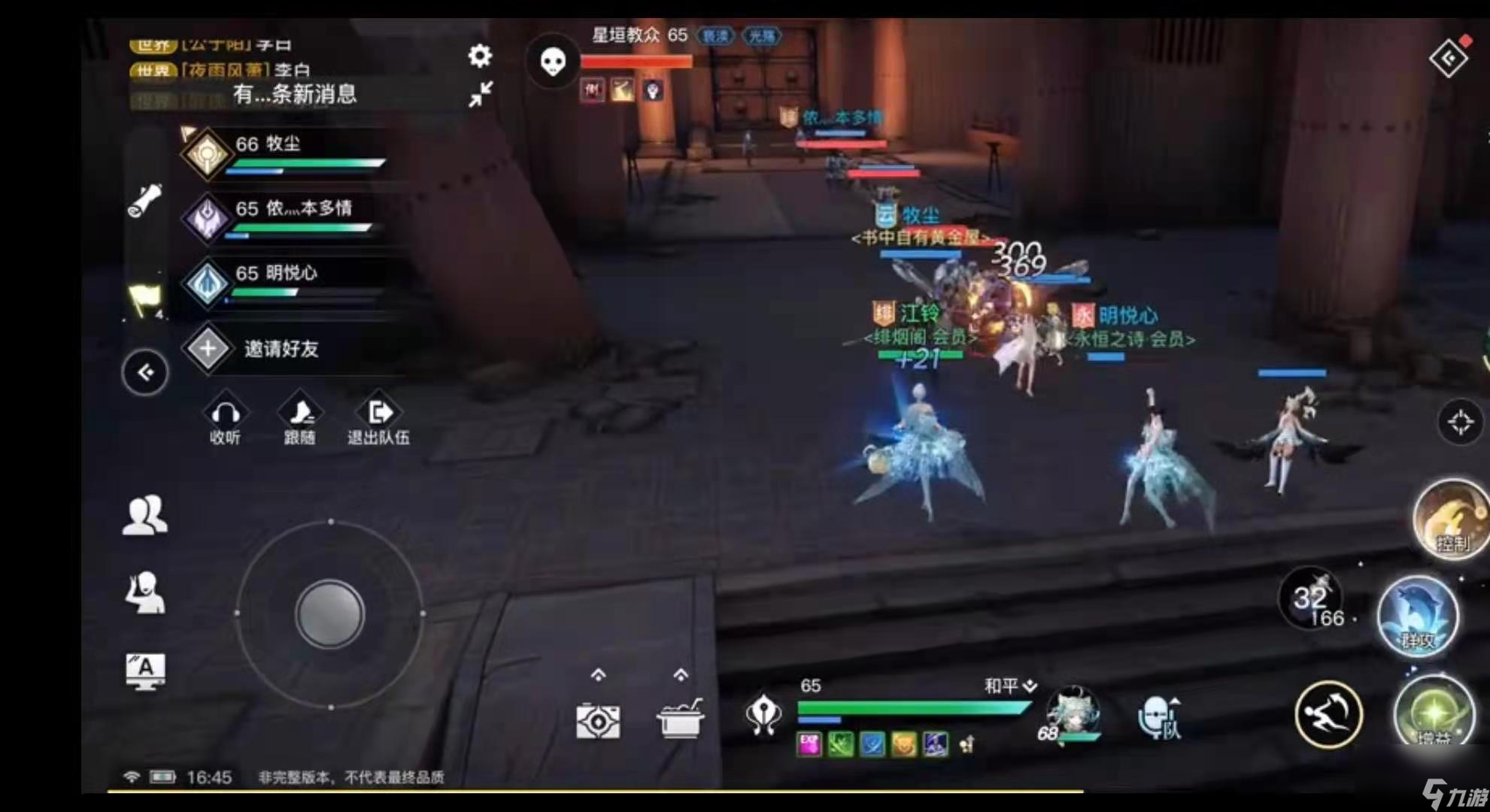
Task: Expand the chevron above the camera icon
Action: pos(598,676)
